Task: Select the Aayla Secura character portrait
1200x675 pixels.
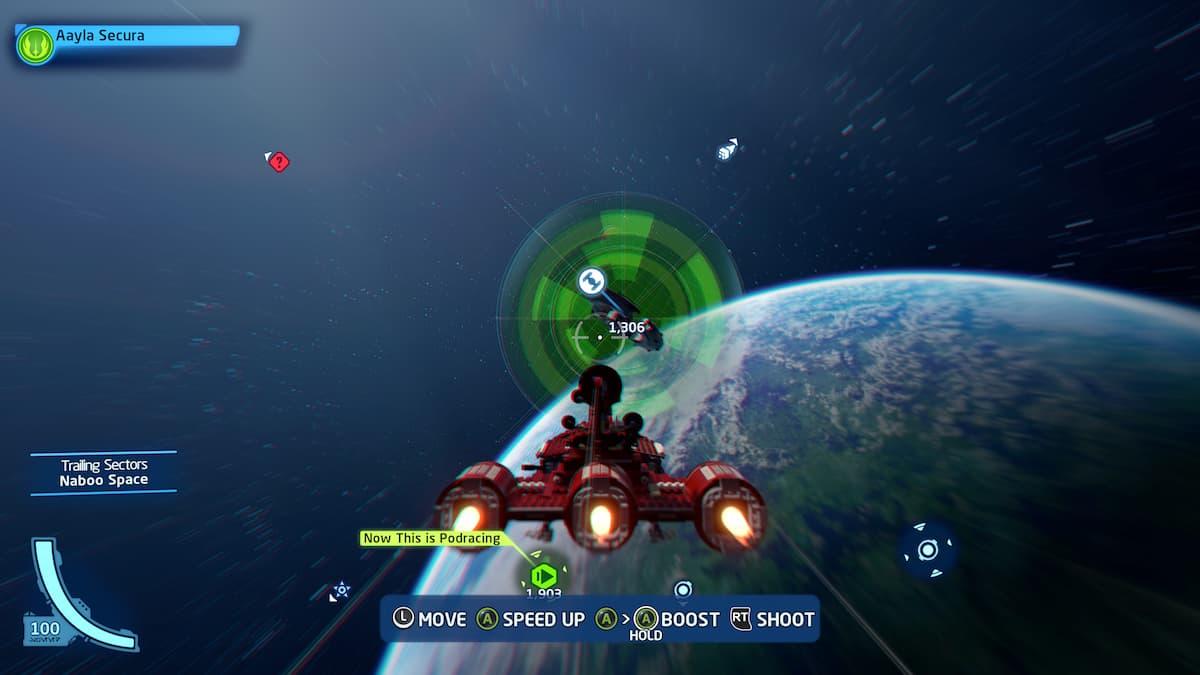Action: click(35, 45)
